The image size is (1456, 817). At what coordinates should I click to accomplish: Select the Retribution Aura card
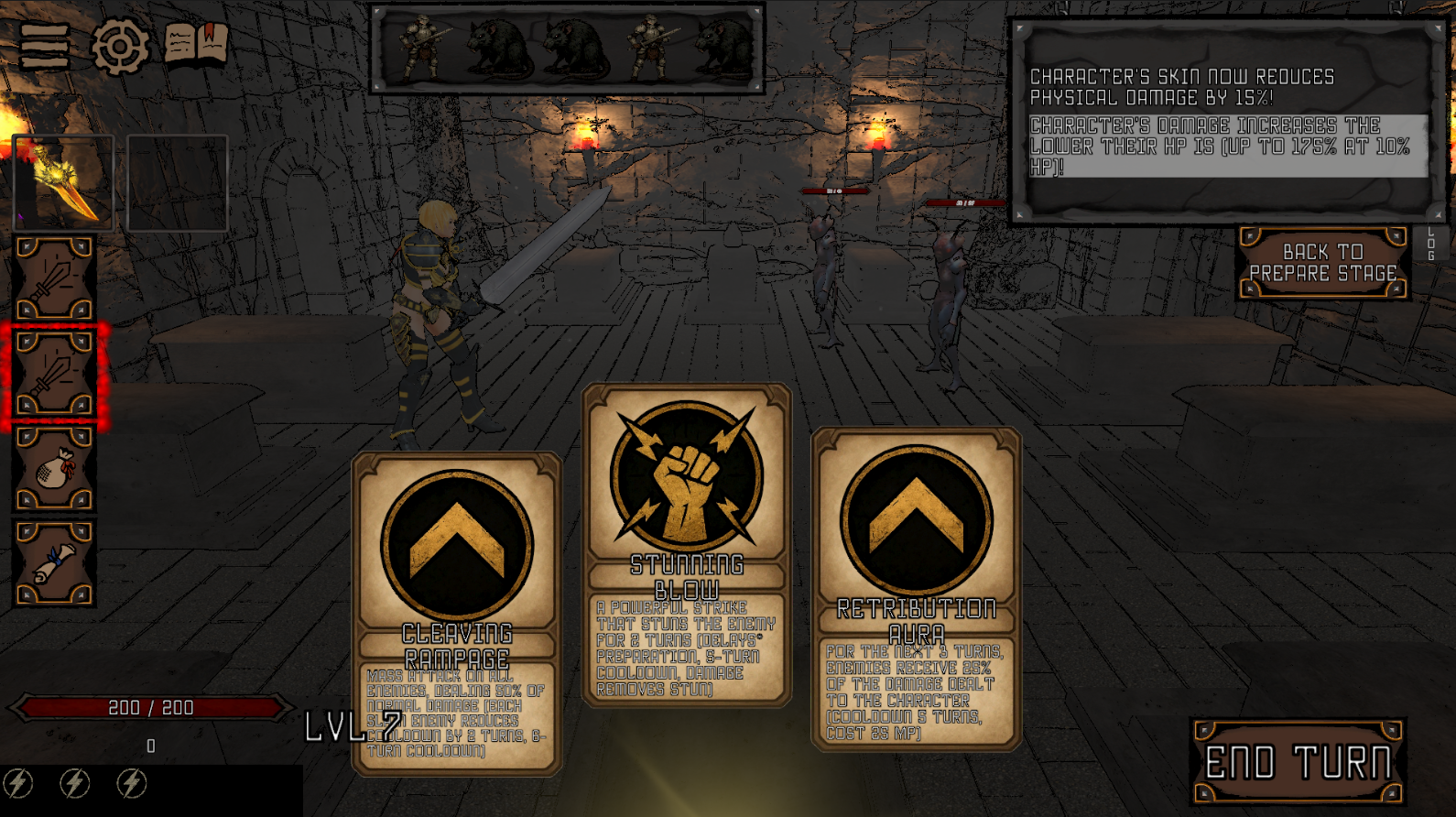916,589
